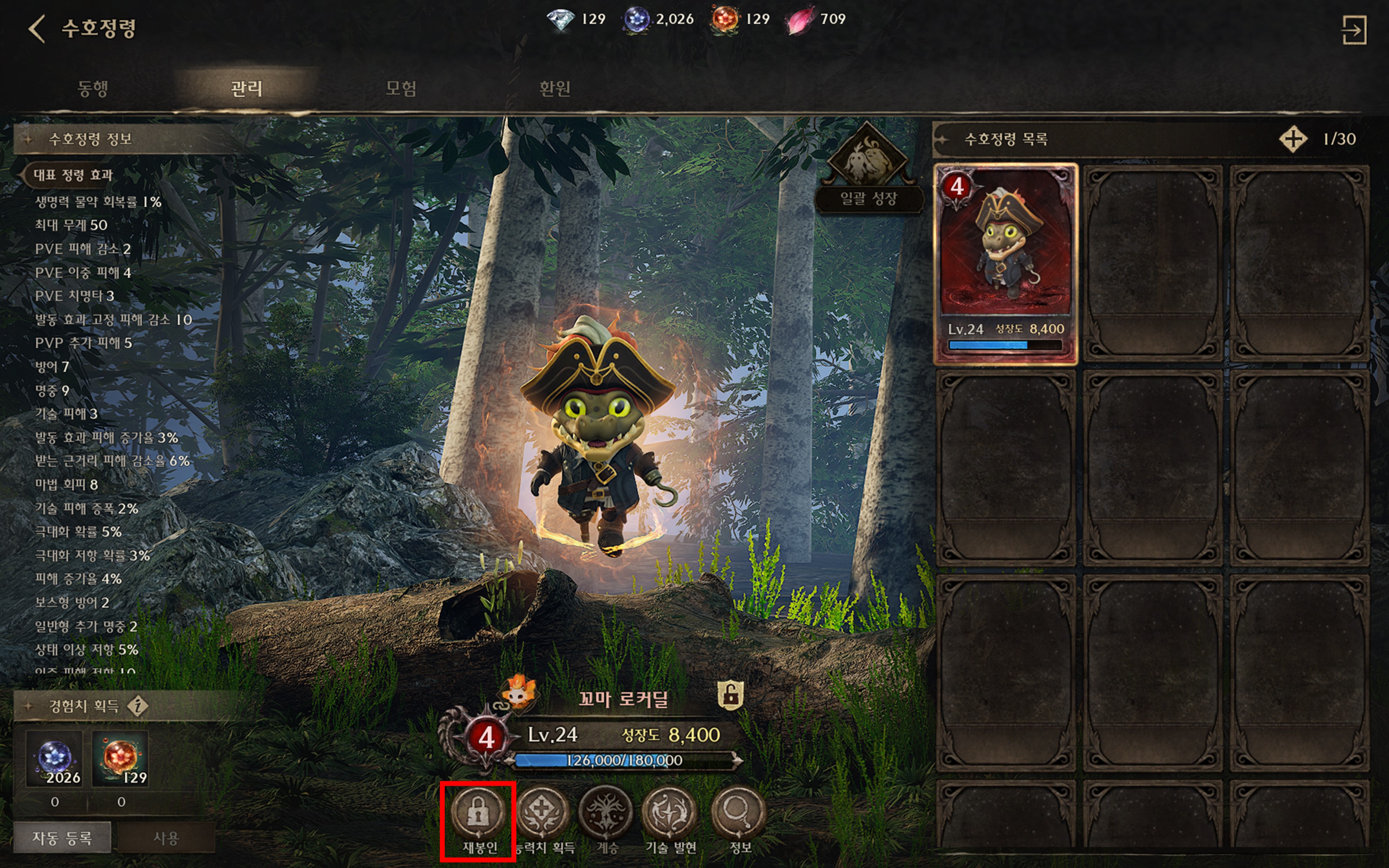
Task: Click the 자동 등록 auto register button
Action: [x=62, y=838]
